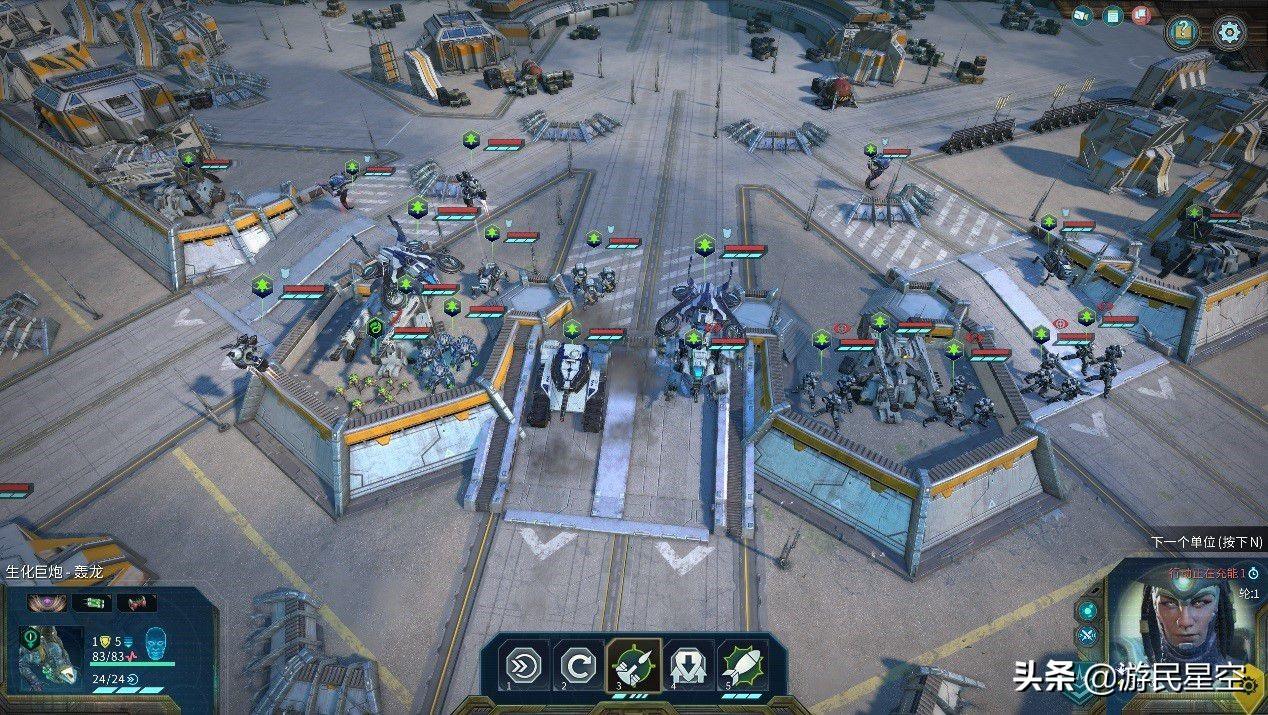Viewport: 1268px width, 715px height.
Task: Open the gear settings menu
Action: (x=1229, y=32)
